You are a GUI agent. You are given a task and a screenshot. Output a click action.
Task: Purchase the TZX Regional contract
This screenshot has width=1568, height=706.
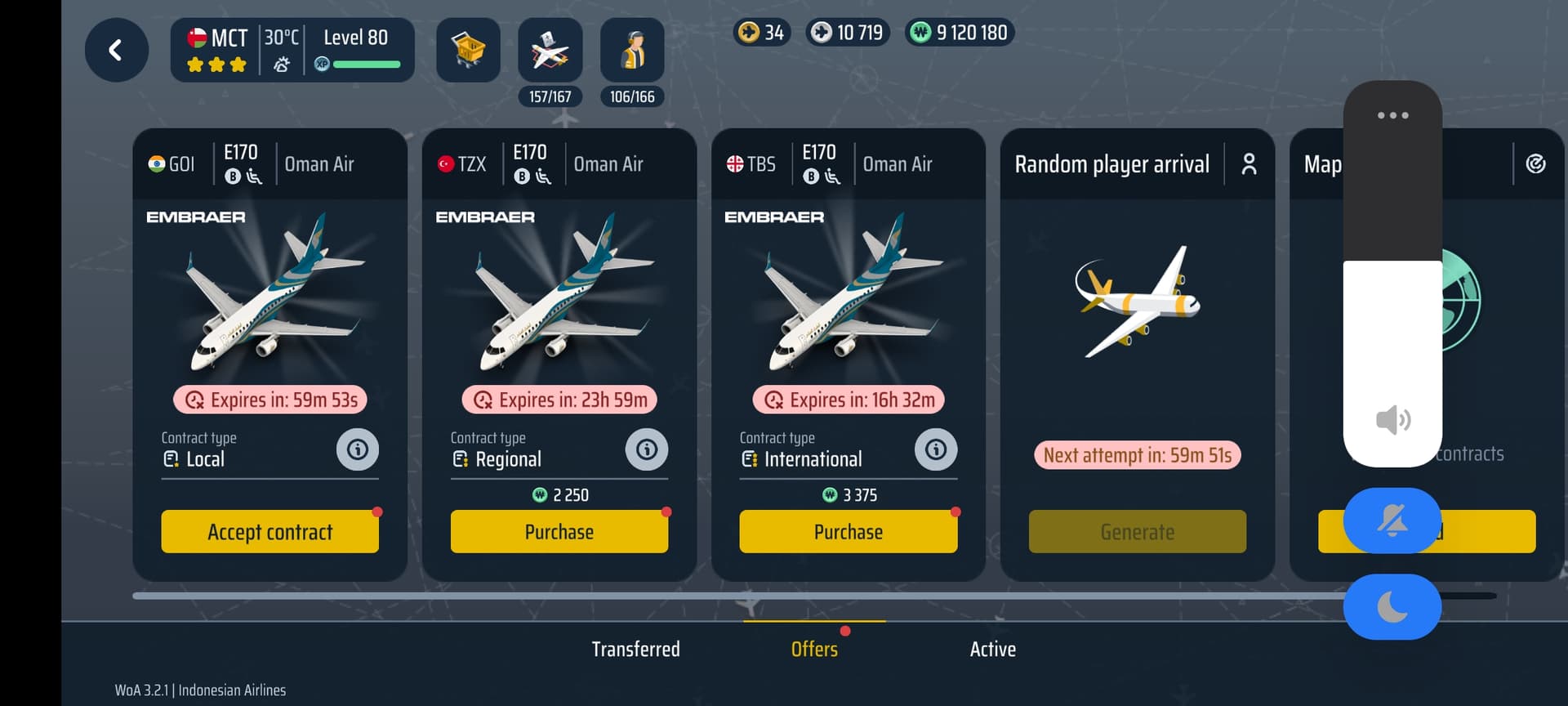click(559, 532)
